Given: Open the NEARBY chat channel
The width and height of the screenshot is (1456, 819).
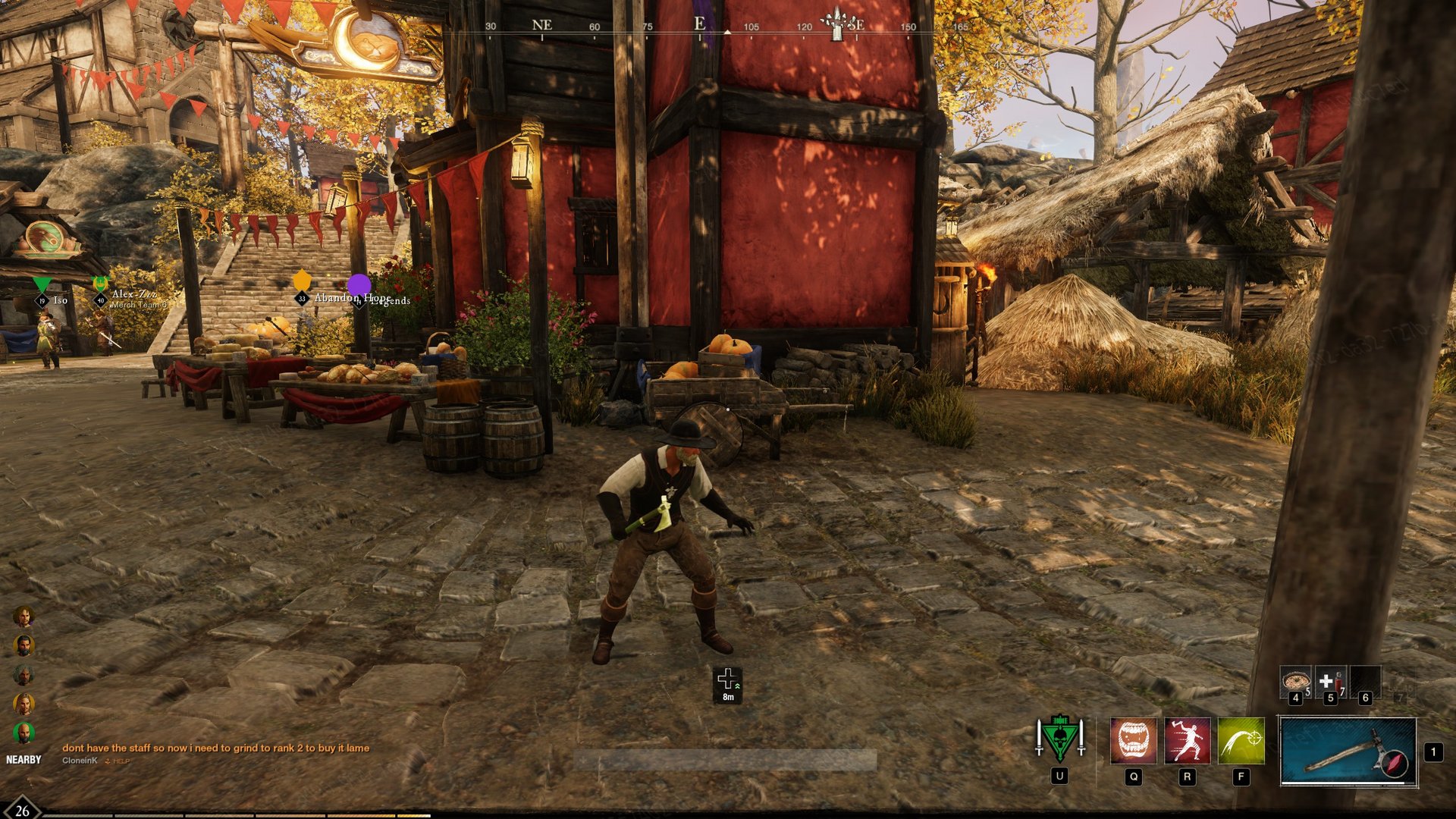Looking at the screenshot, I should tap(24, 760).
